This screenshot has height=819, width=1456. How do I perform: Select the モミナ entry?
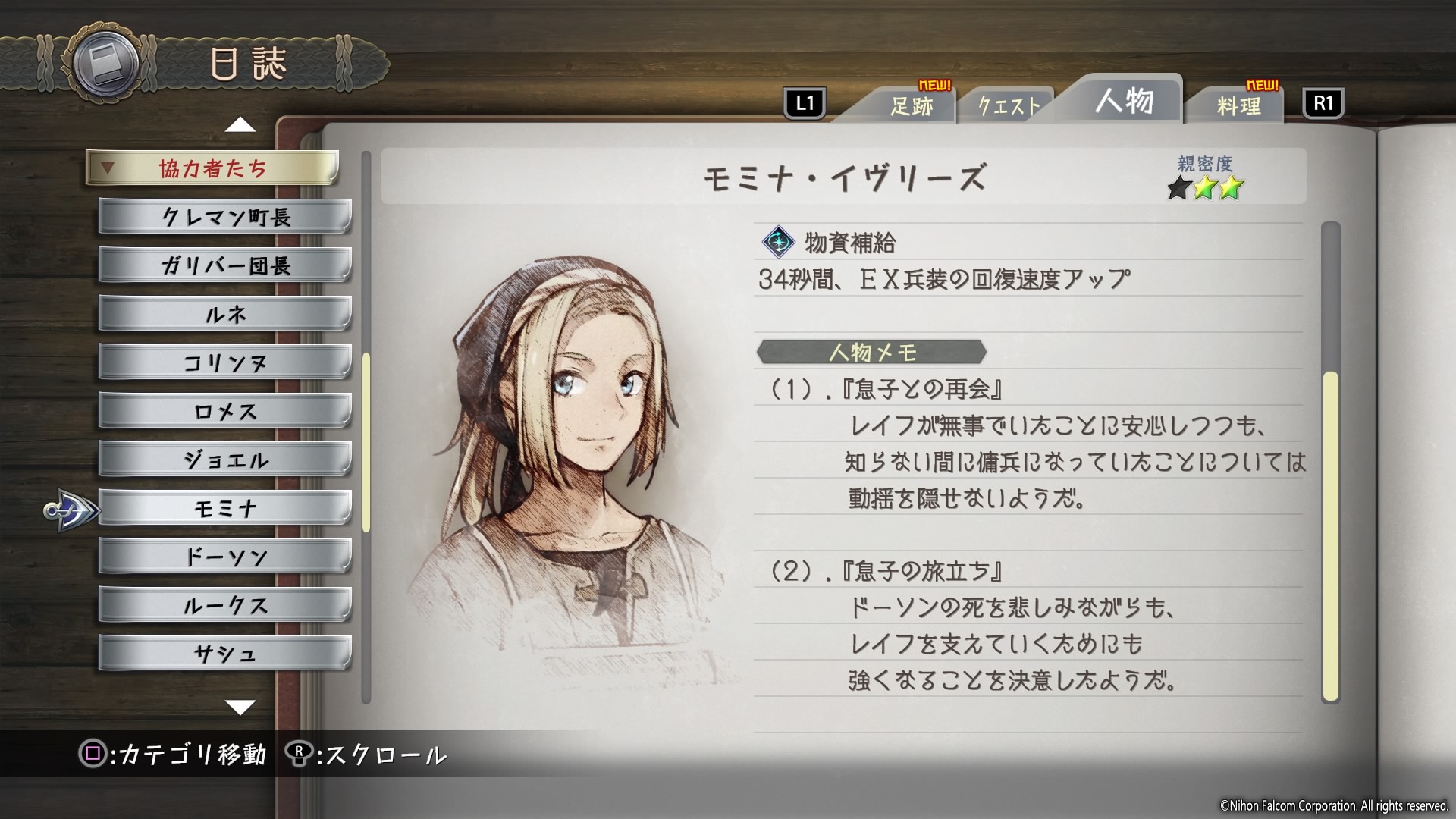tap(225, 509)
